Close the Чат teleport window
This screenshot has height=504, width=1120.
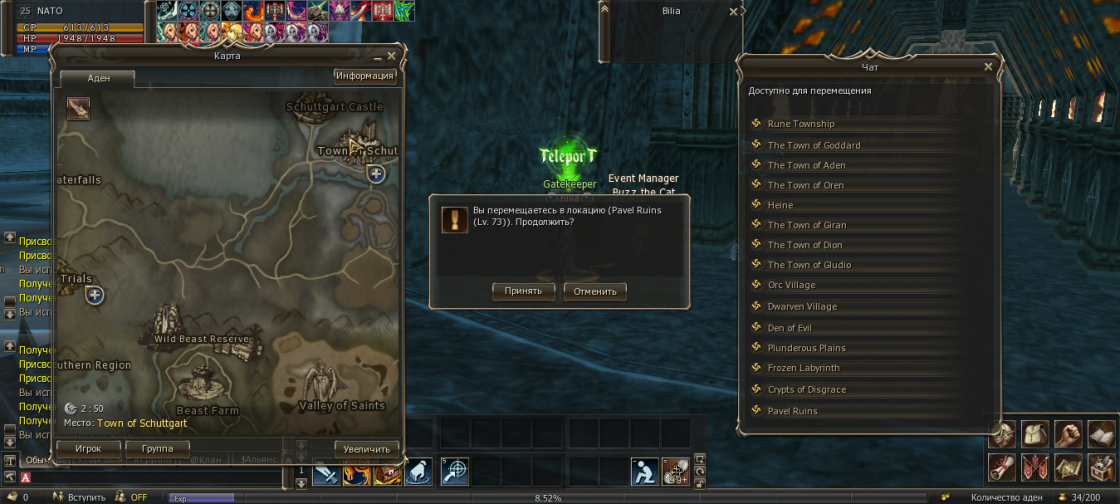tap(988, 67)
